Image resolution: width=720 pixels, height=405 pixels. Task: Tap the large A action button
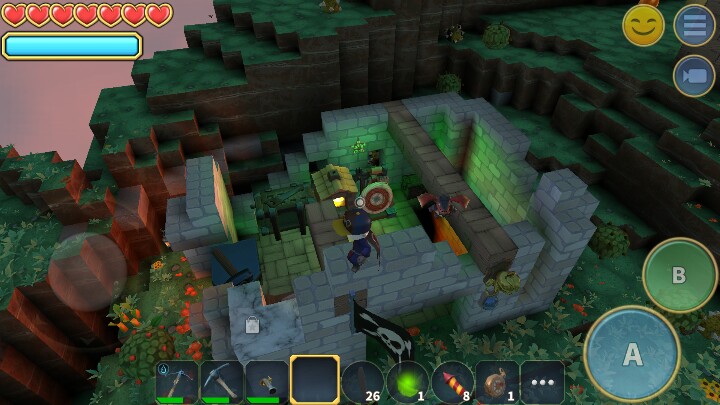(x=631, y=353)
